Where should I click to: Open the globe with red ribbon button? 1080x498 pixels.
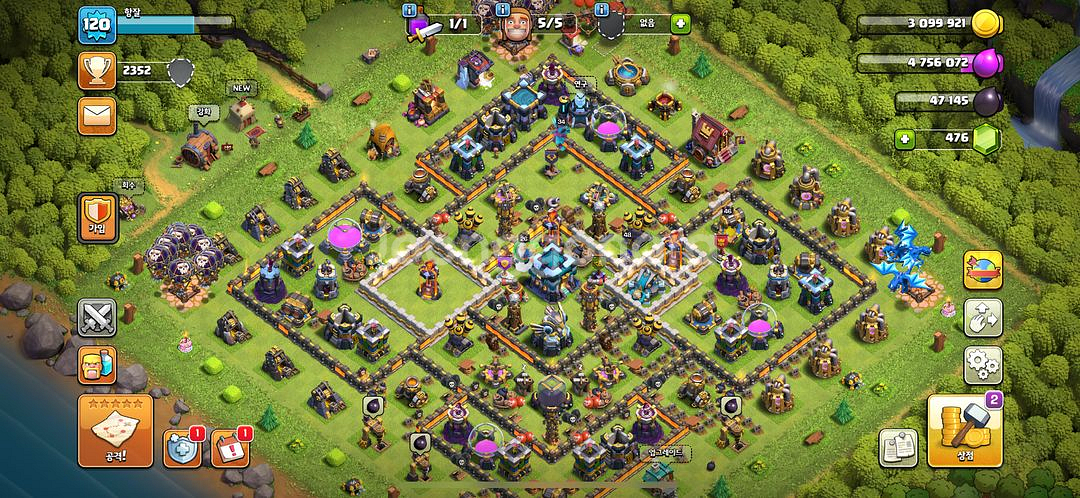click(983, 269)
